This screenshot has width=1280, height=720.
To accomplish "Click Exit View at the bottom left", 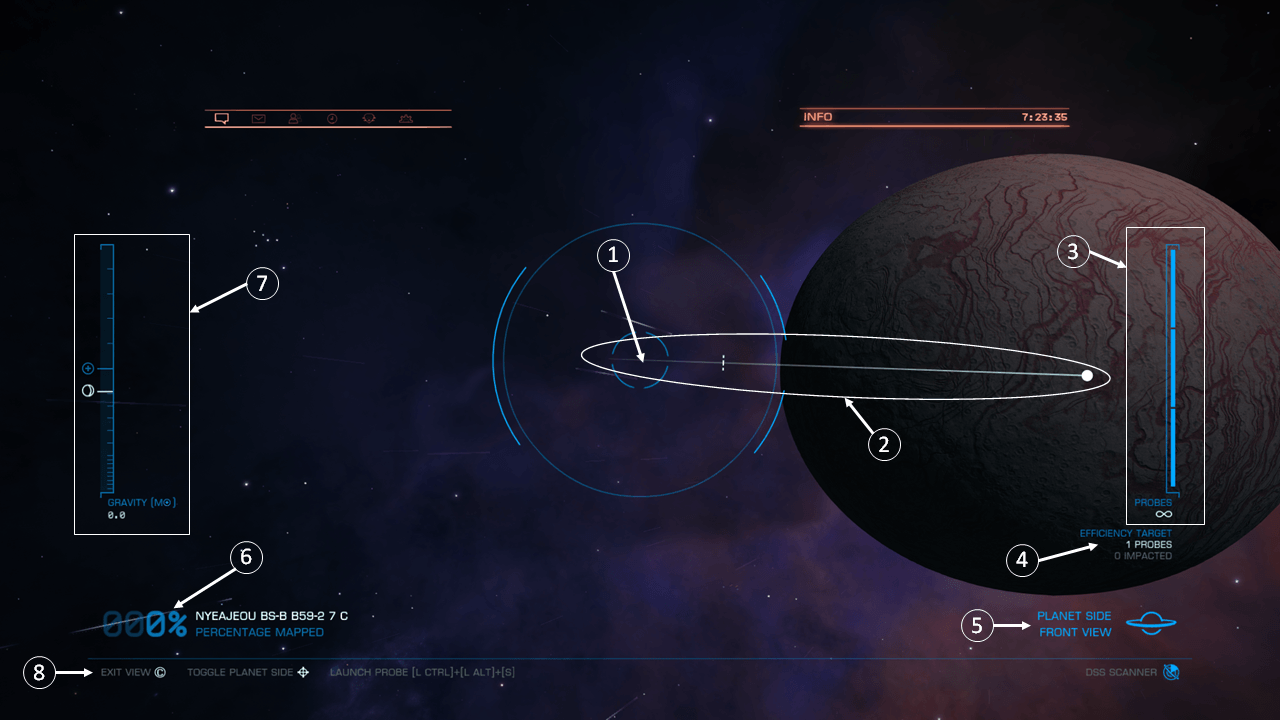I will pos(128,672).
